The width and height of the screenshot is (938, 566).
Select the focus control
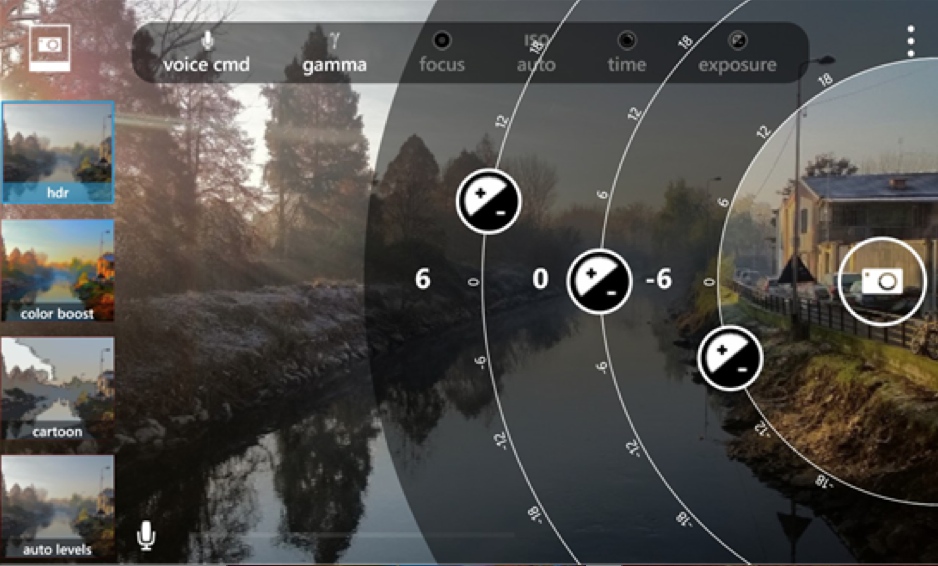pyautogui.click(x=441, y=53)
